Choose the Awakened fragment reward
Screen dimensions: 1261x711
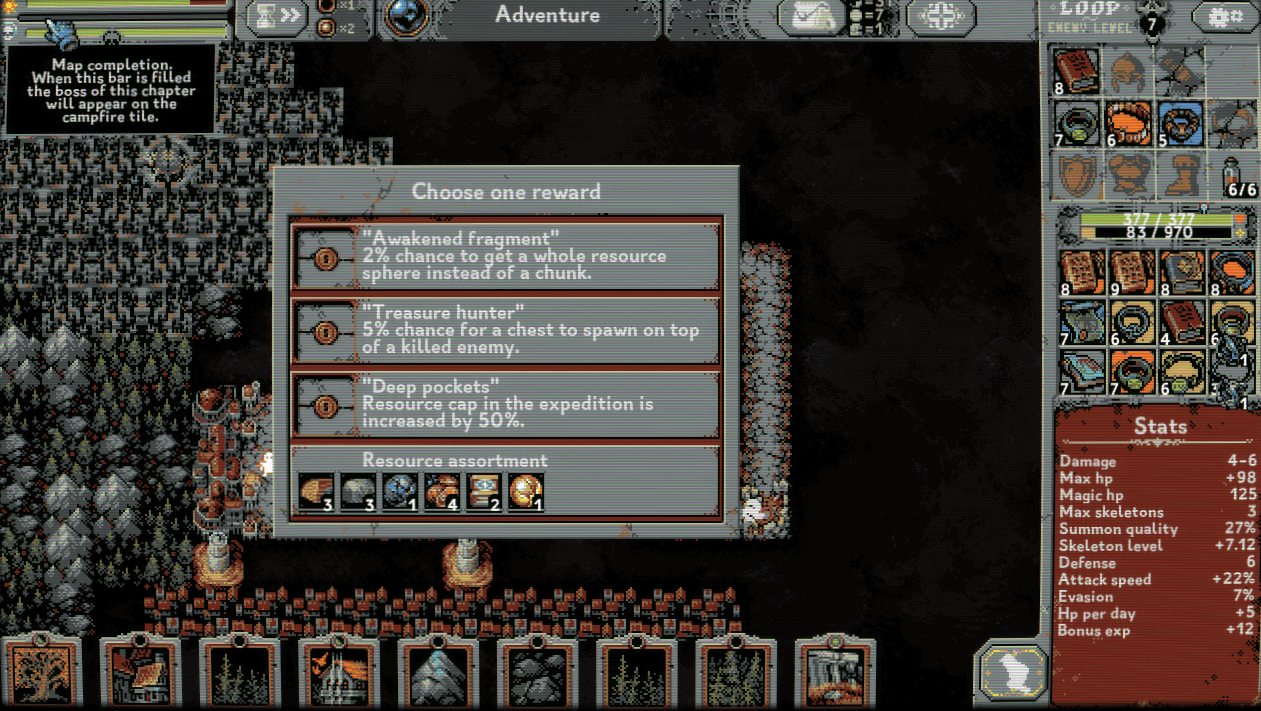505,257
